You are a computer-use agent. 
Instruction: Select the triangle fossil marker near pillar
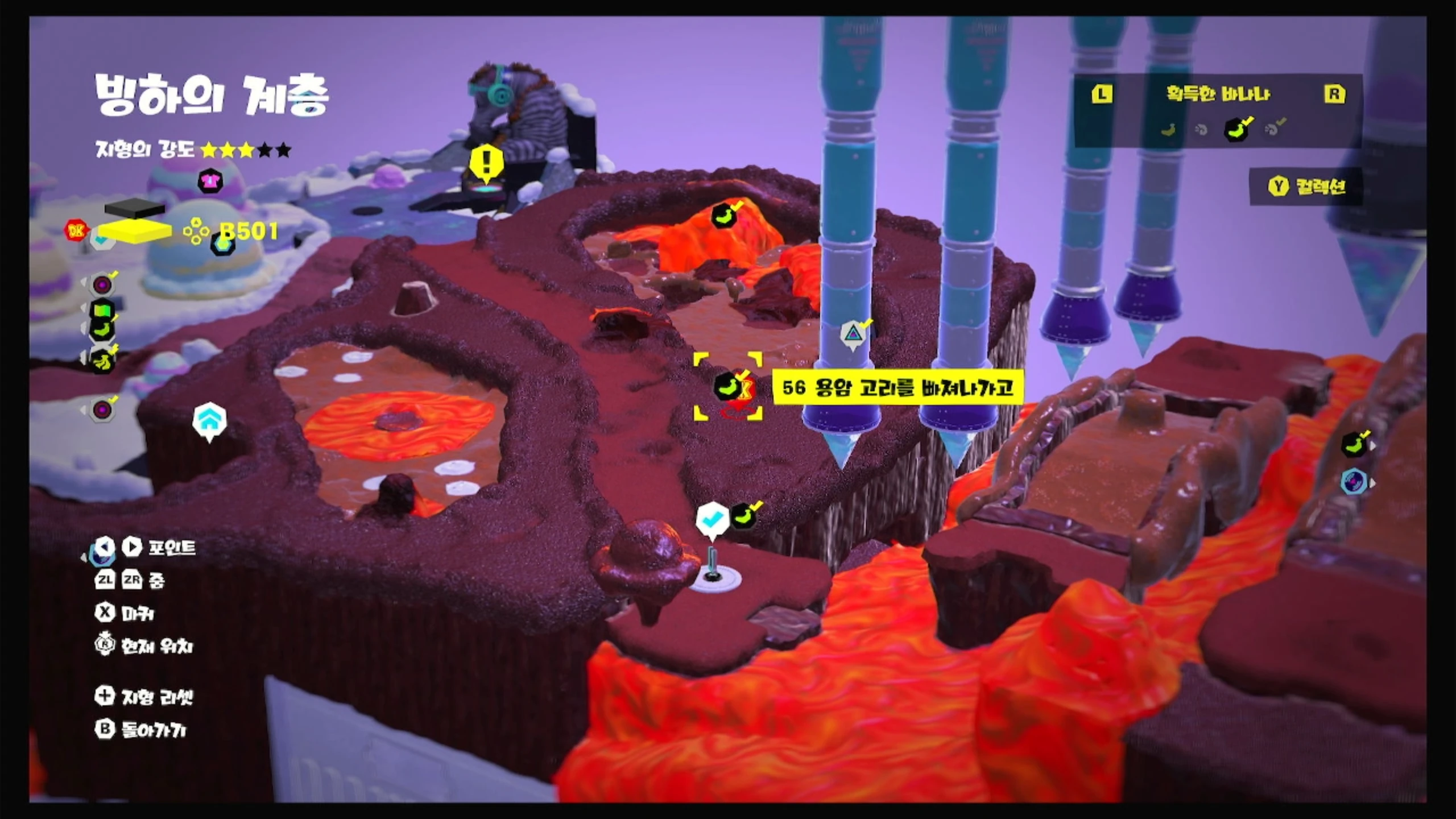click(853, 334)
